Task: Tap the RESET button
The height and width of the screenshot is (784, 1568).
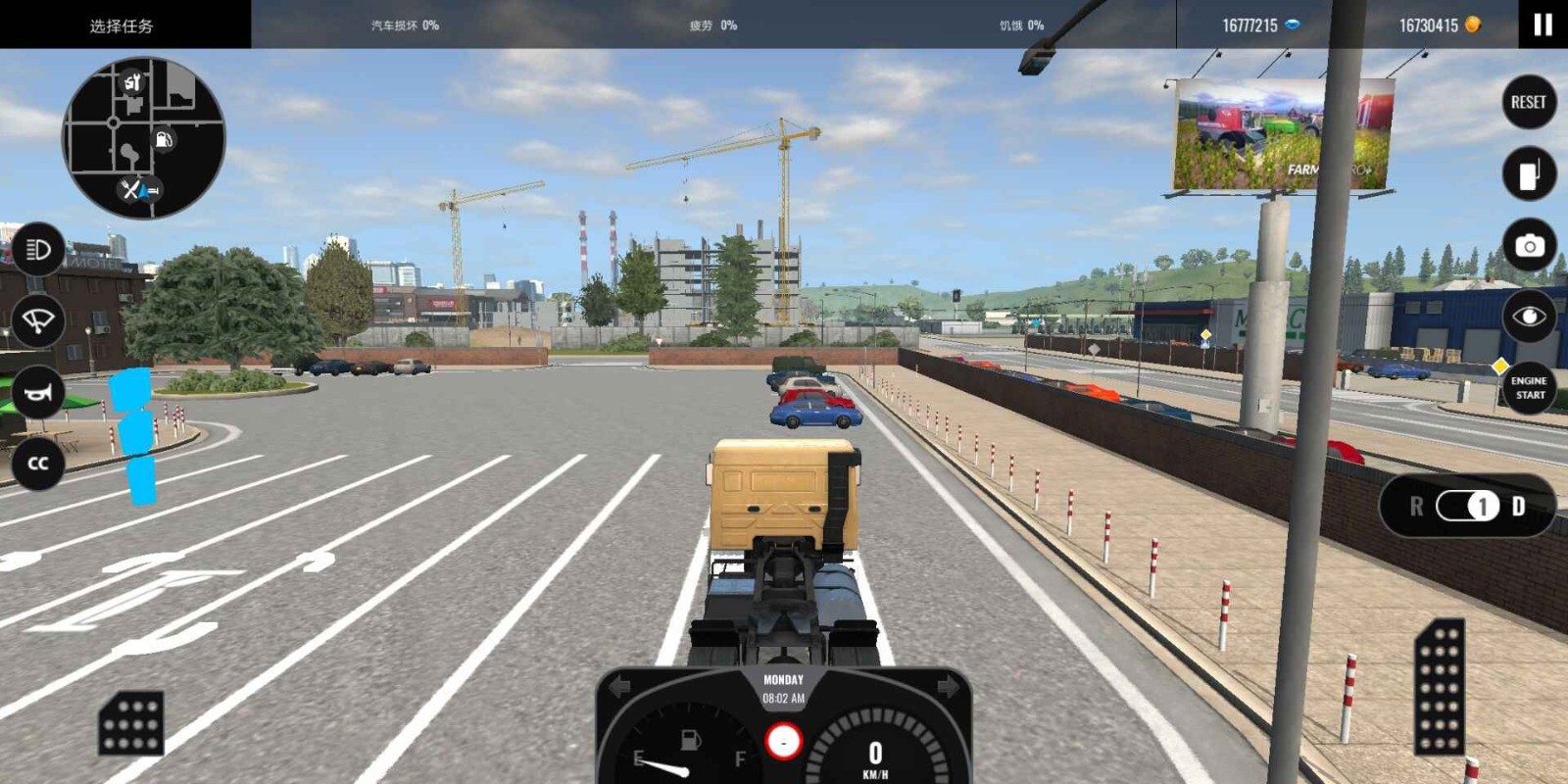Action: (x=1529, y=102)
